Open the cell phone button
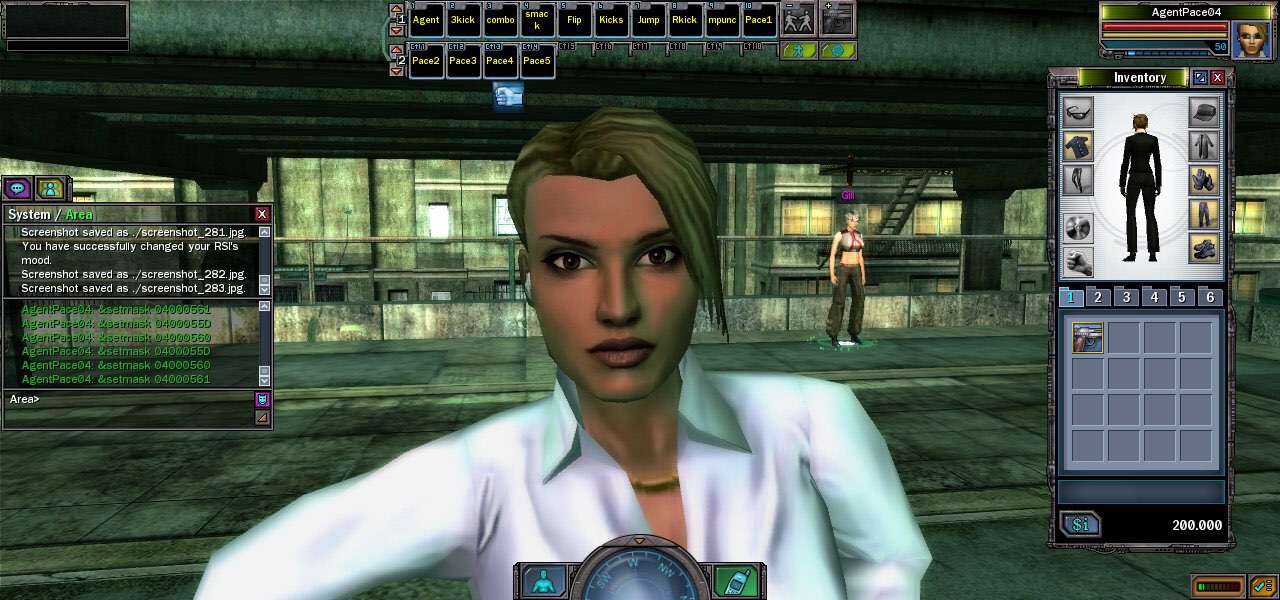This screenshot has width=1280, height=600. tap(735, 581)
